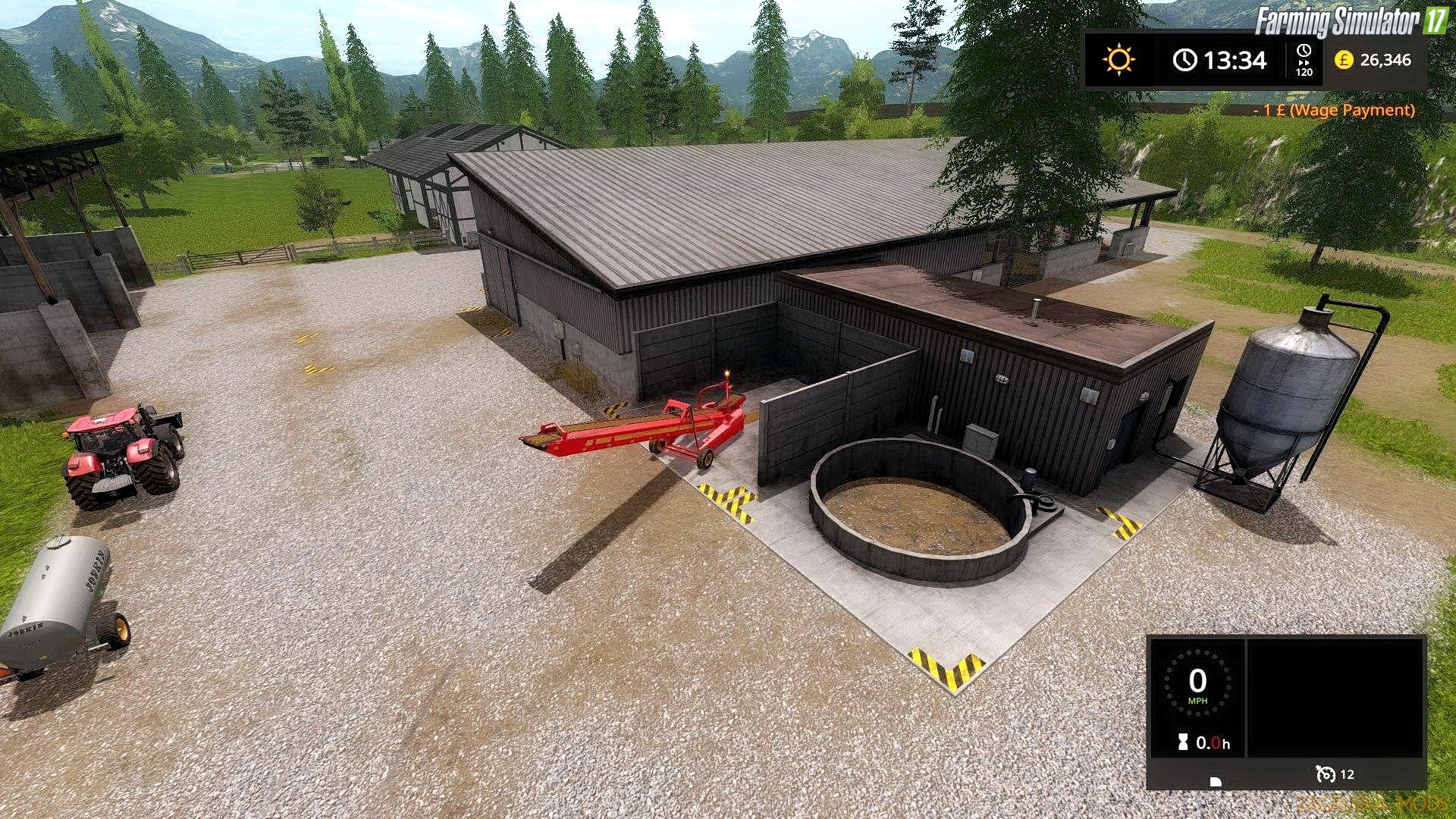The image size is (1456, 819).
Task: Open the 13:34 time display
Action: point(1235,61)
